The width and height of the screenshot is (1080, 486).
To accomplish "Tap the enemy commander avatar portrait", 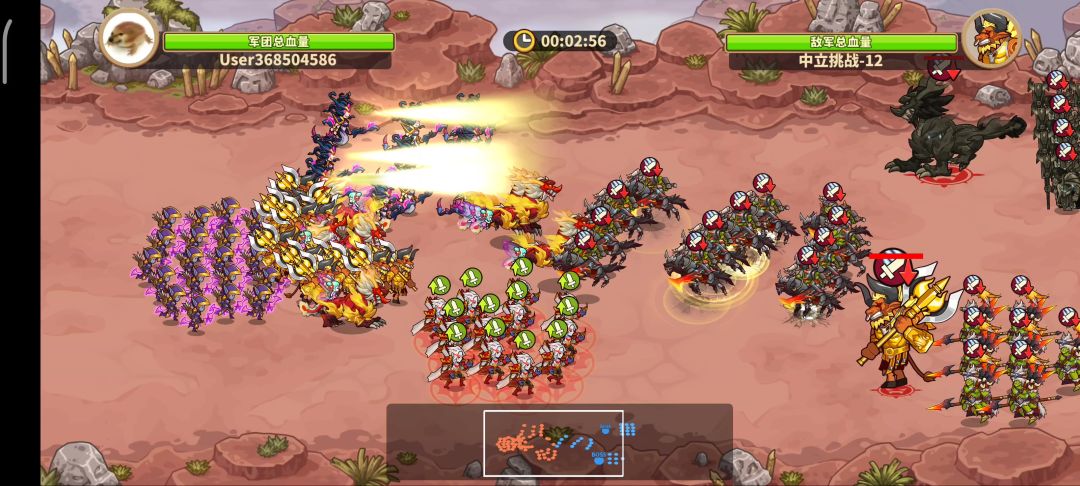I will [x=991, y=39].
